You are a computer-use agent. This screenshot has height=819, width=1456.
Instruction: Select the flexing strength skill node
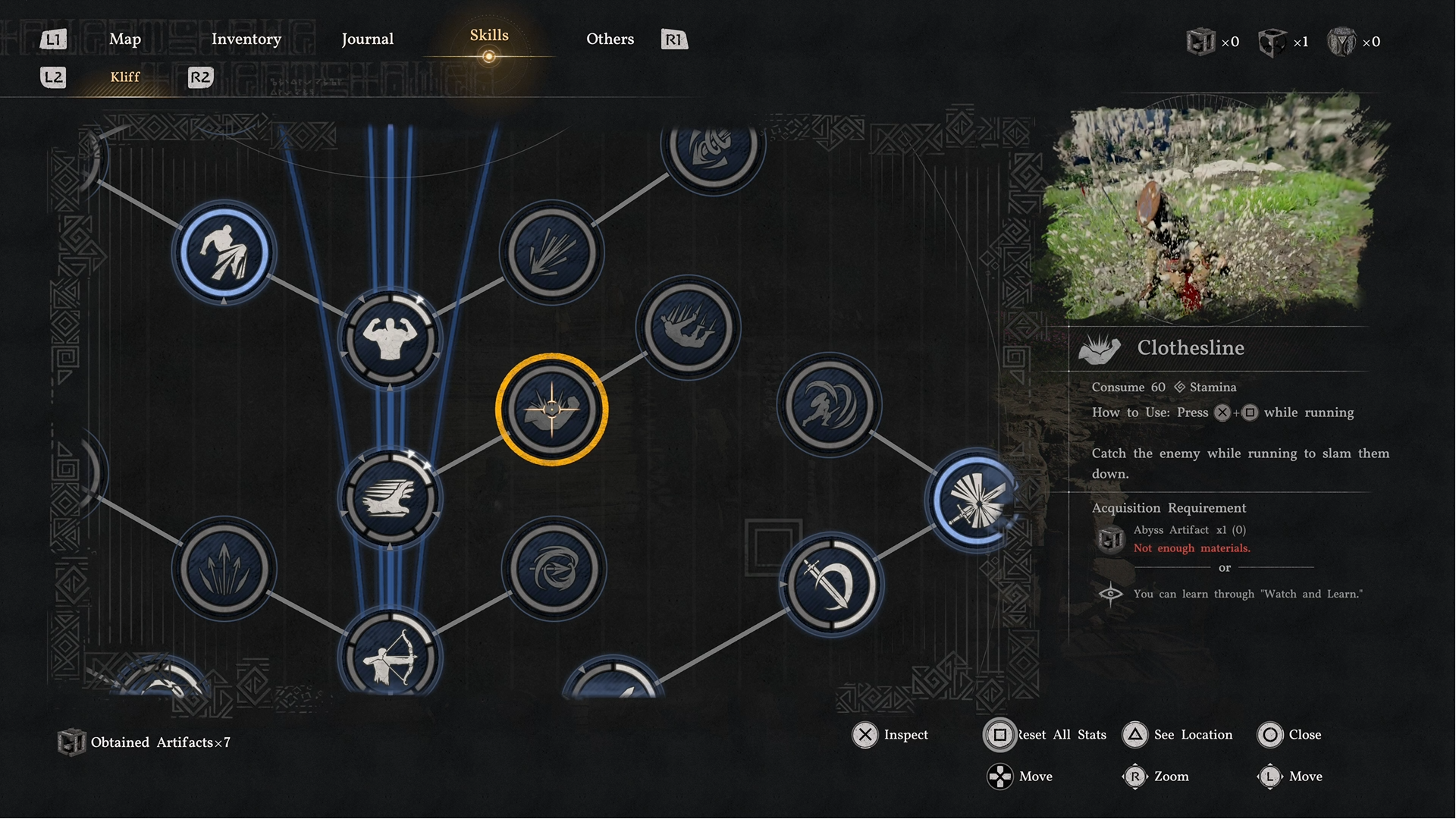pos(389,340)
